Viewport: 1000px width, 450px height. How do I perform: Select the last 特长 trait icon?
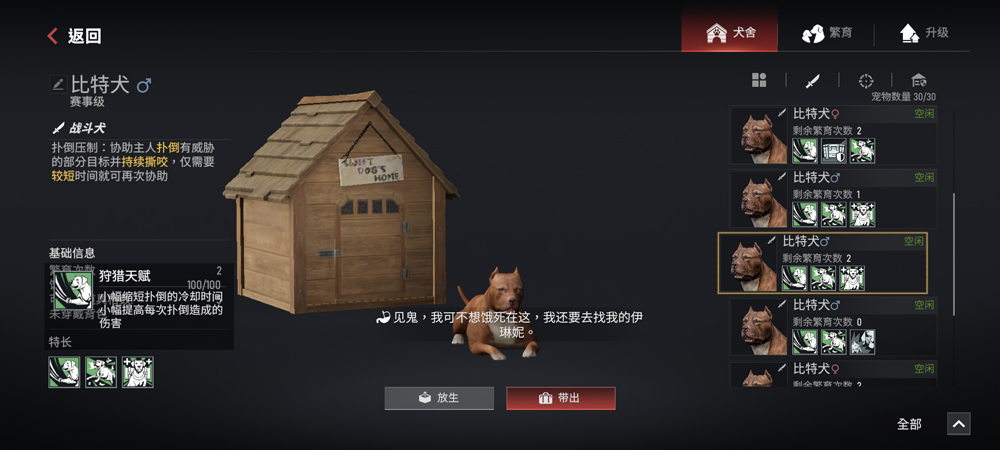(137, 372)
